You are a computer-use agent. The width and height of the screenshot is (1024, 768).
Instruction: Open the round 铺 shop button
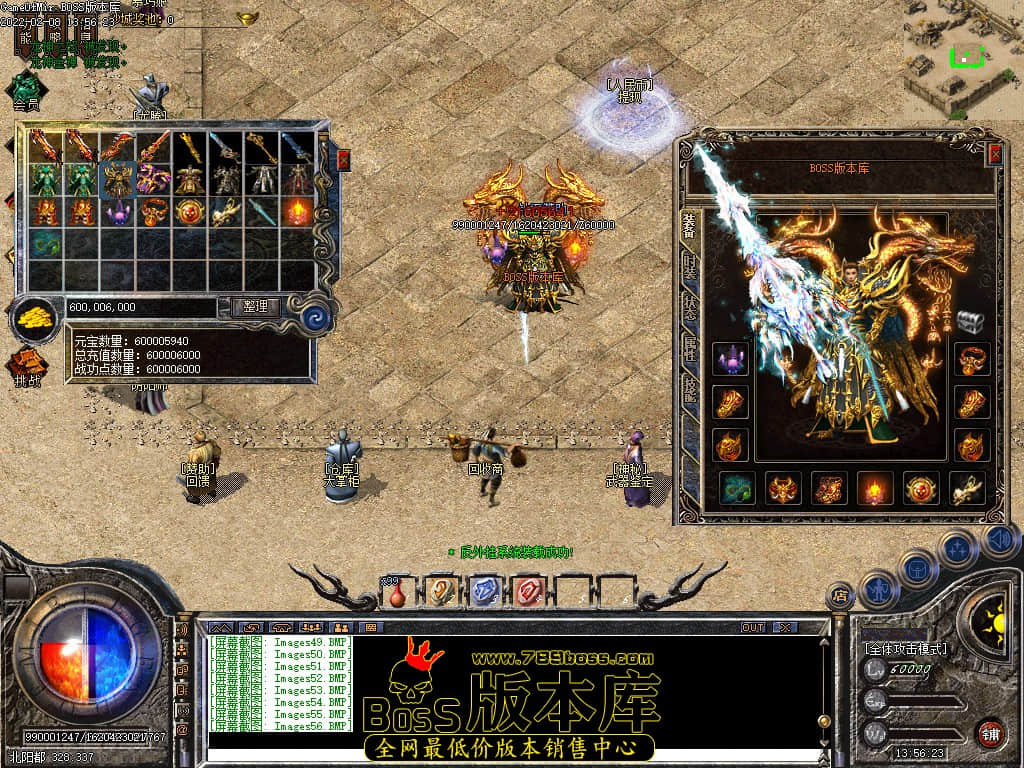click(x=991, y=734)
